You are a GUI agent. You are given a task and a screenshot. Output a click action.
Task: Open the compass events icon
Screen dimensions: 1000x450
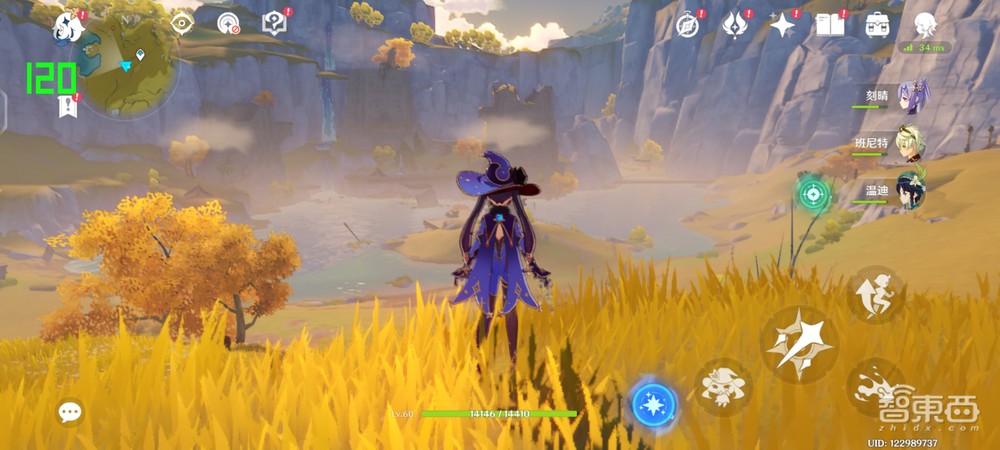[x=687, y=25]
